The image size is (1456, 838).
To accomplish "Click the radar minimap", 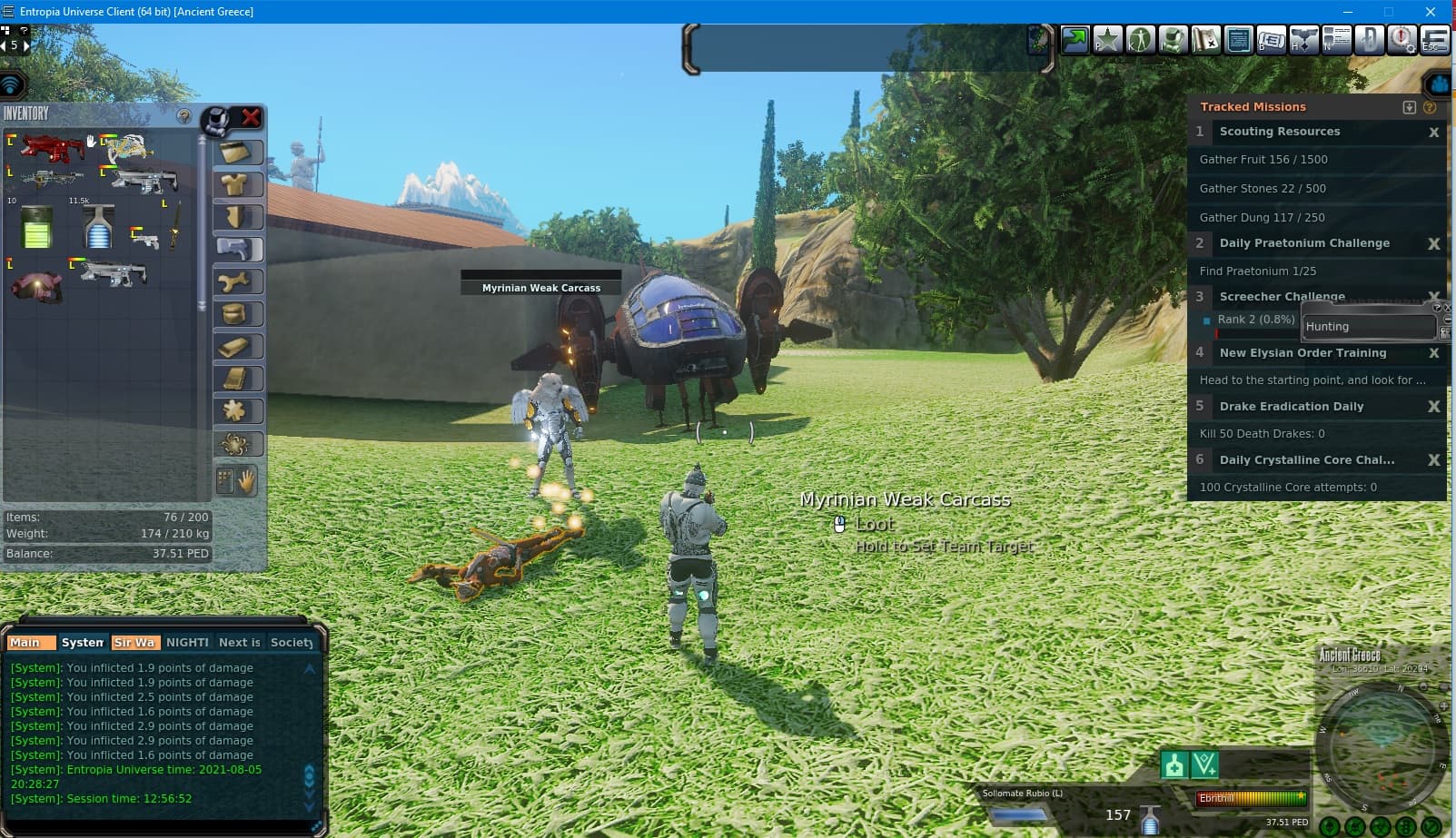I will point(1381,746).
